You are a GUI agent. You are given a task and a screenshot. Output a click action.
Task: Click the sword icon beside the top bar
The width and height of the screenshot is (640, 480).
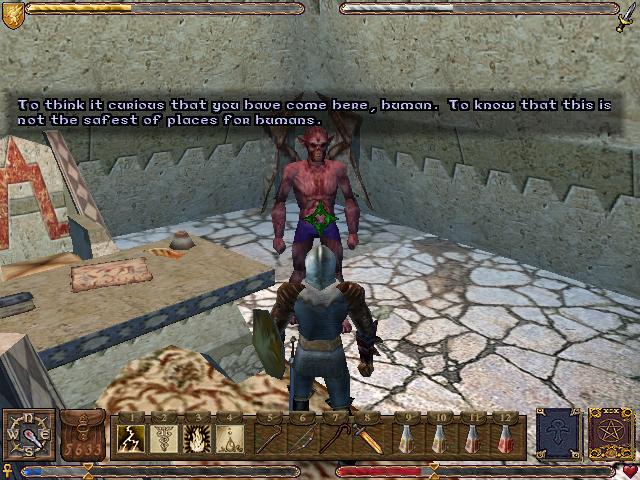(x=627, y=13)
